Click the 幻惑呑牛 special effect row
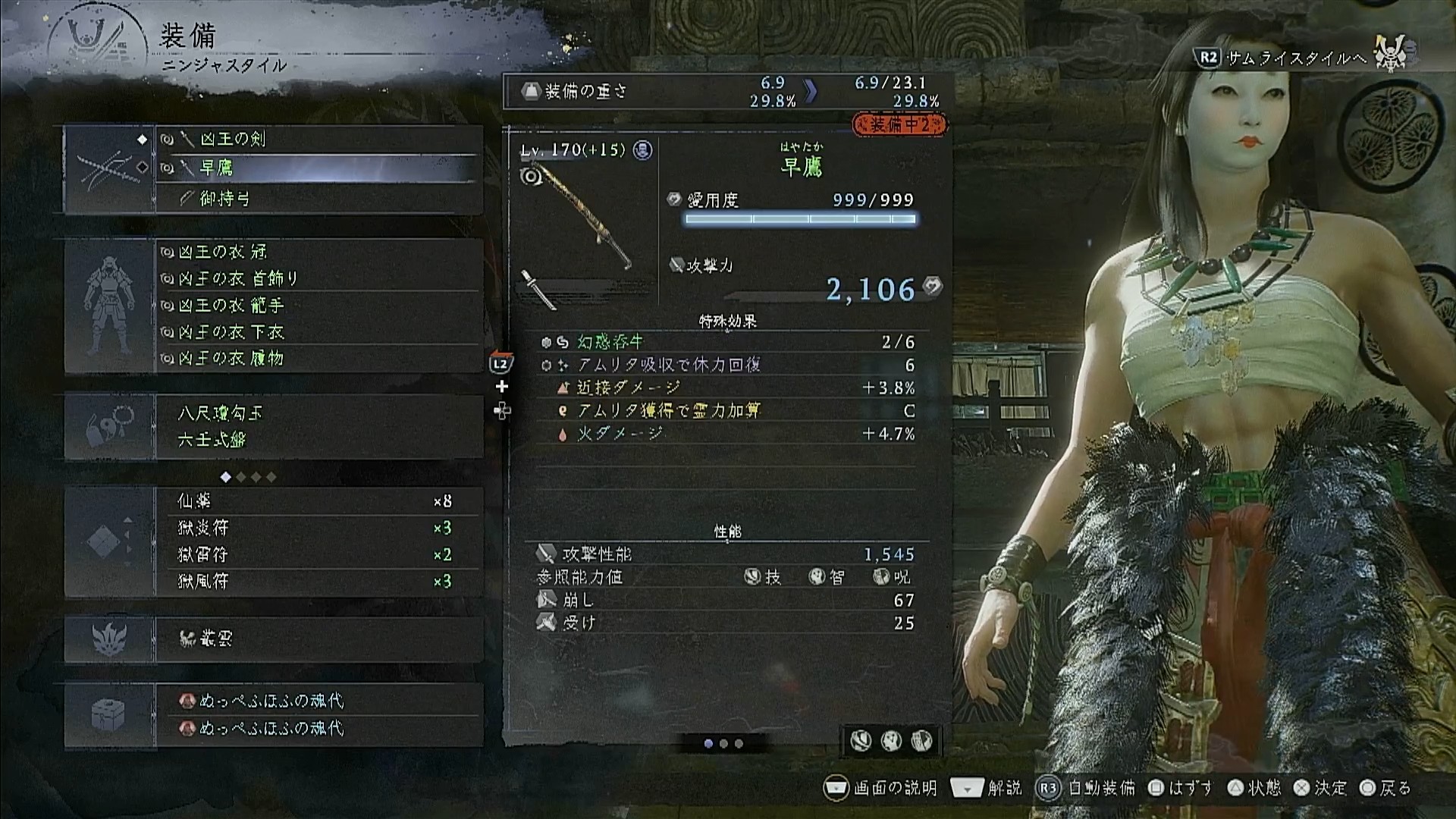 (x=728, y=343)
